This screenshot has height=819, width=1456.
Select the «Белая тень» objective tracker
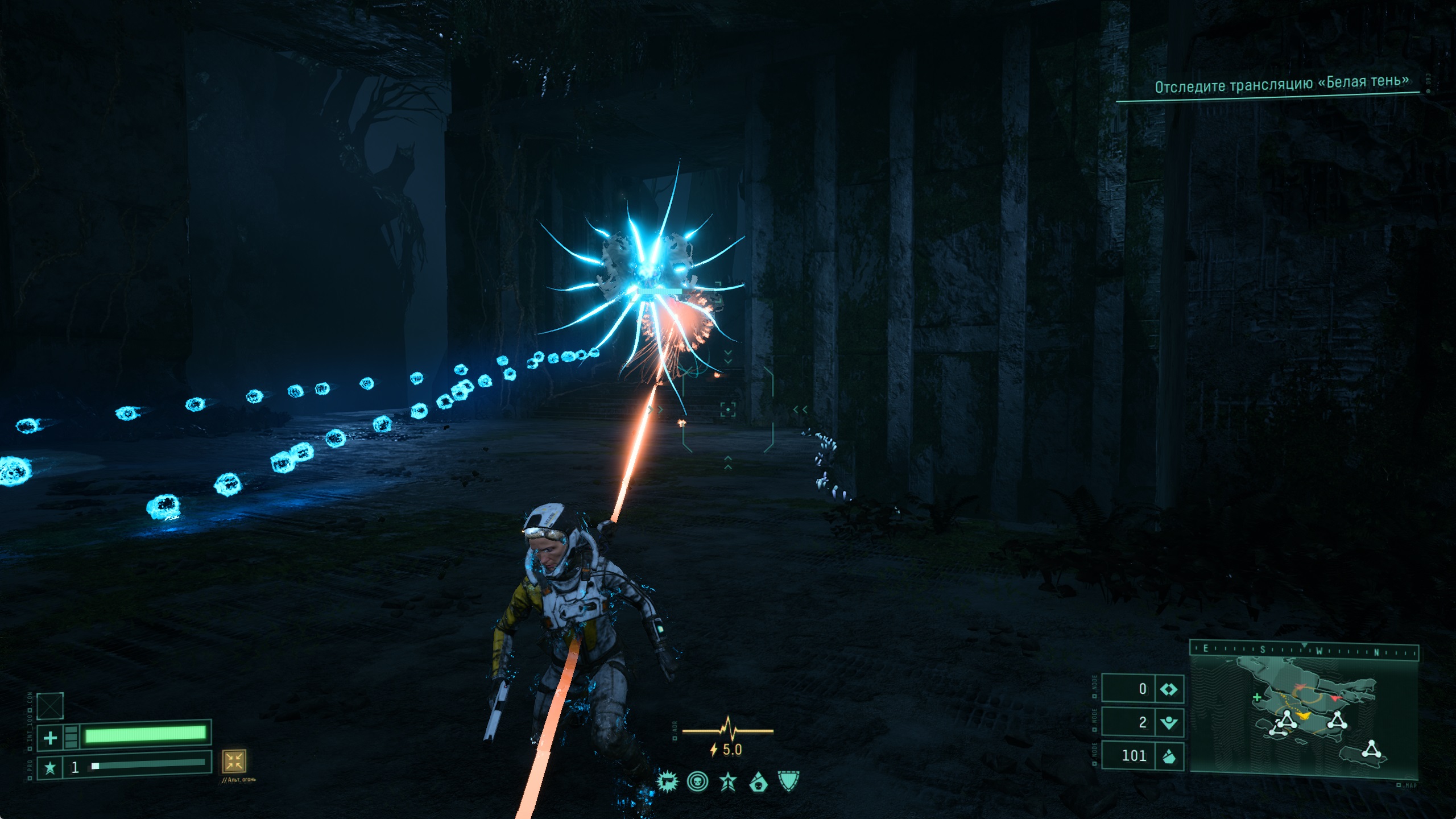tap(1281, 85)
